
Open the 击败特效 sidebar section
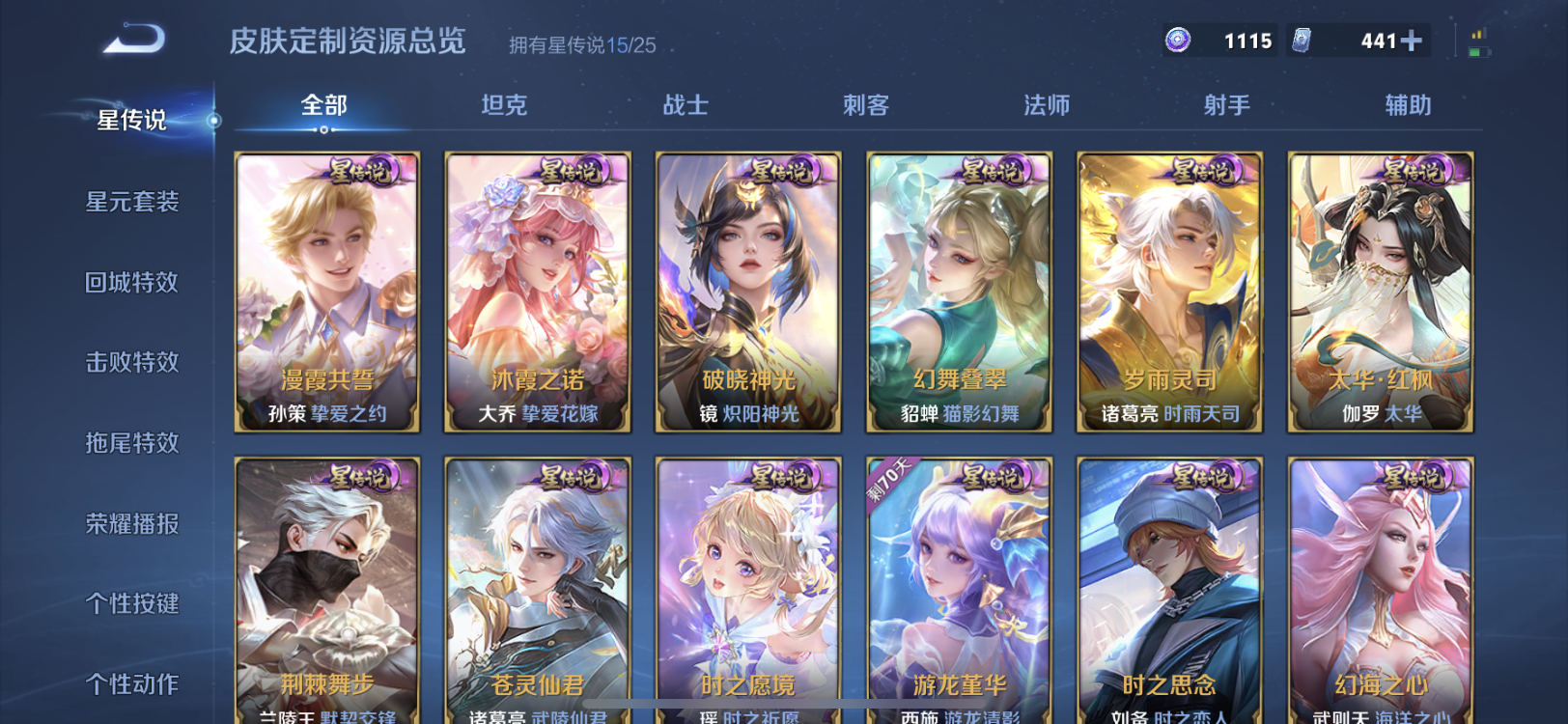coord(131,362)
